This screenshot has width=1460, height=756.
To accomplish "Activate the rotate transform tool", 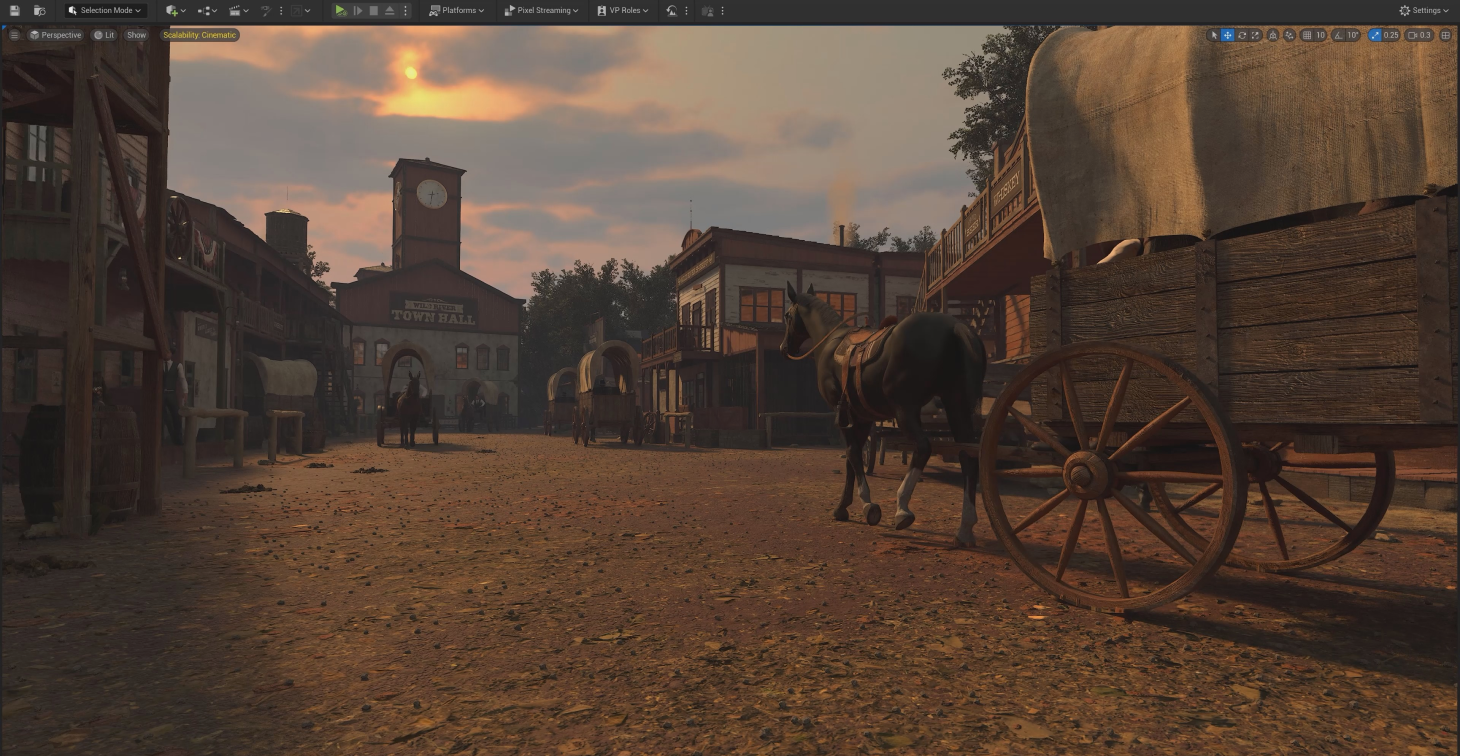I will point(1242,35).
